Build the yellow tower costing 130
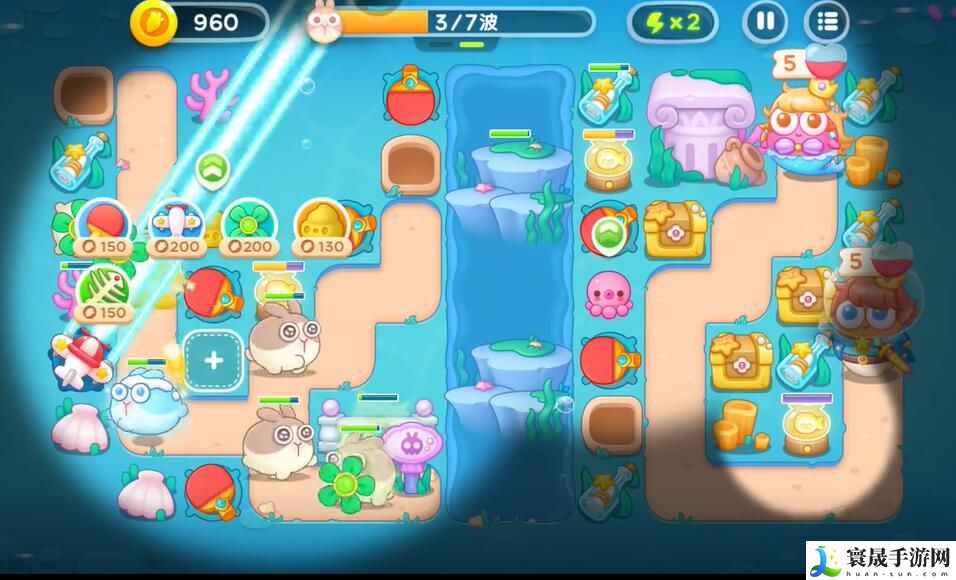The width and height of the screenshot is (956, 580). 320,224
